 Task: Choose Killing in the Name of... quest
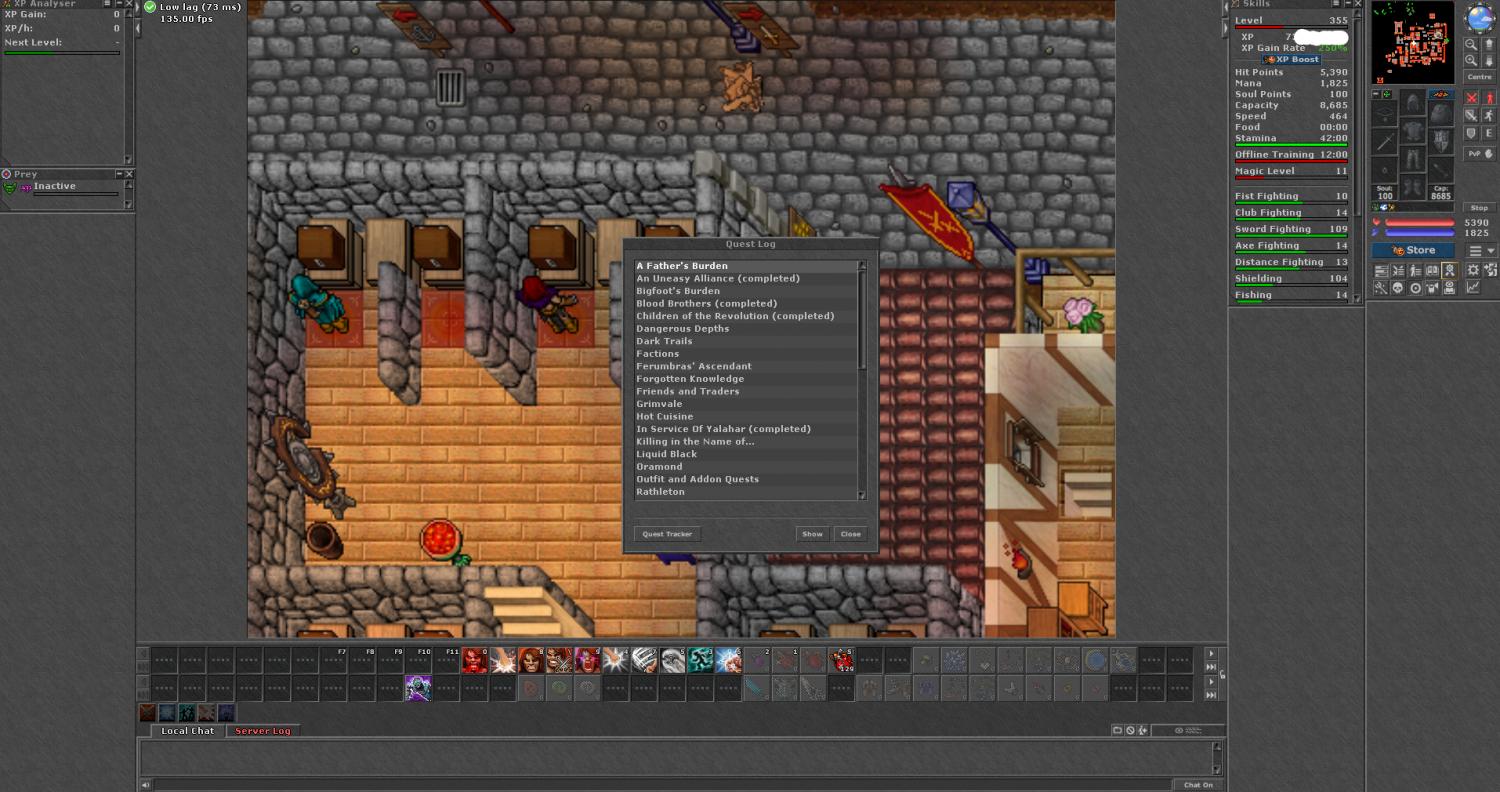tap(695, 442)
